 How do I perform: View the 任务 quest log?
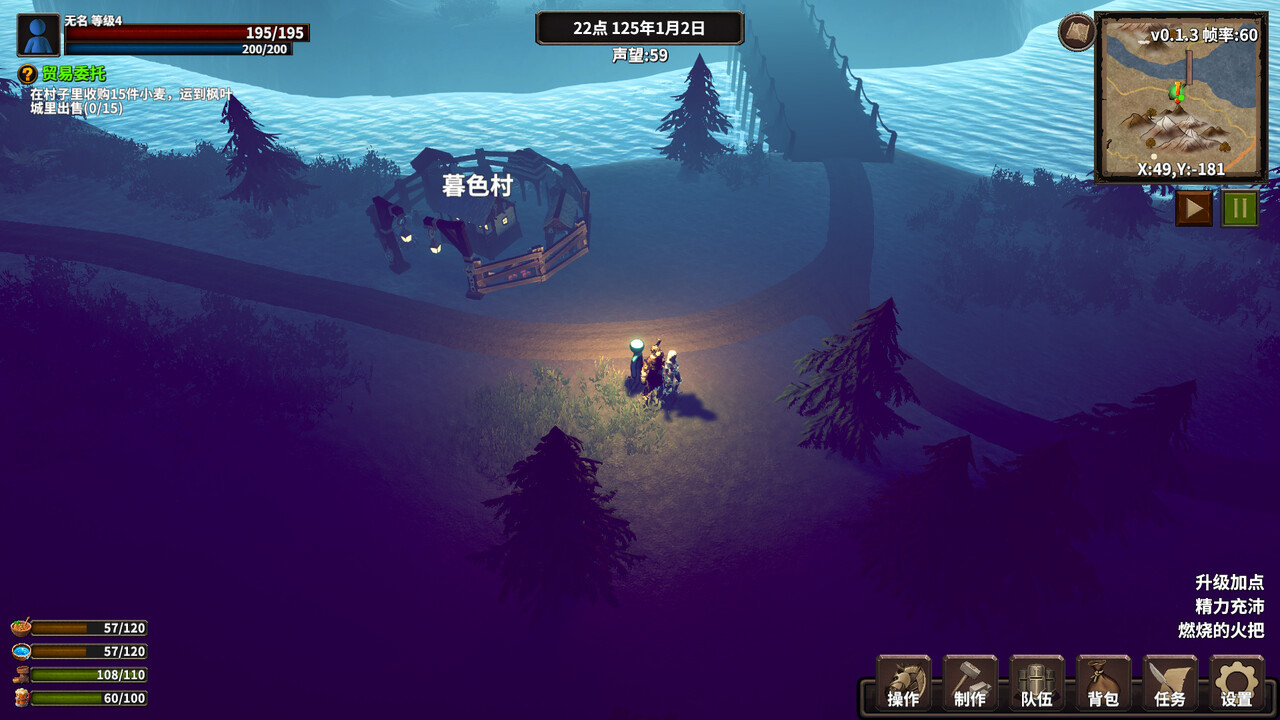pyautogui.click(x=1170, y=684)
